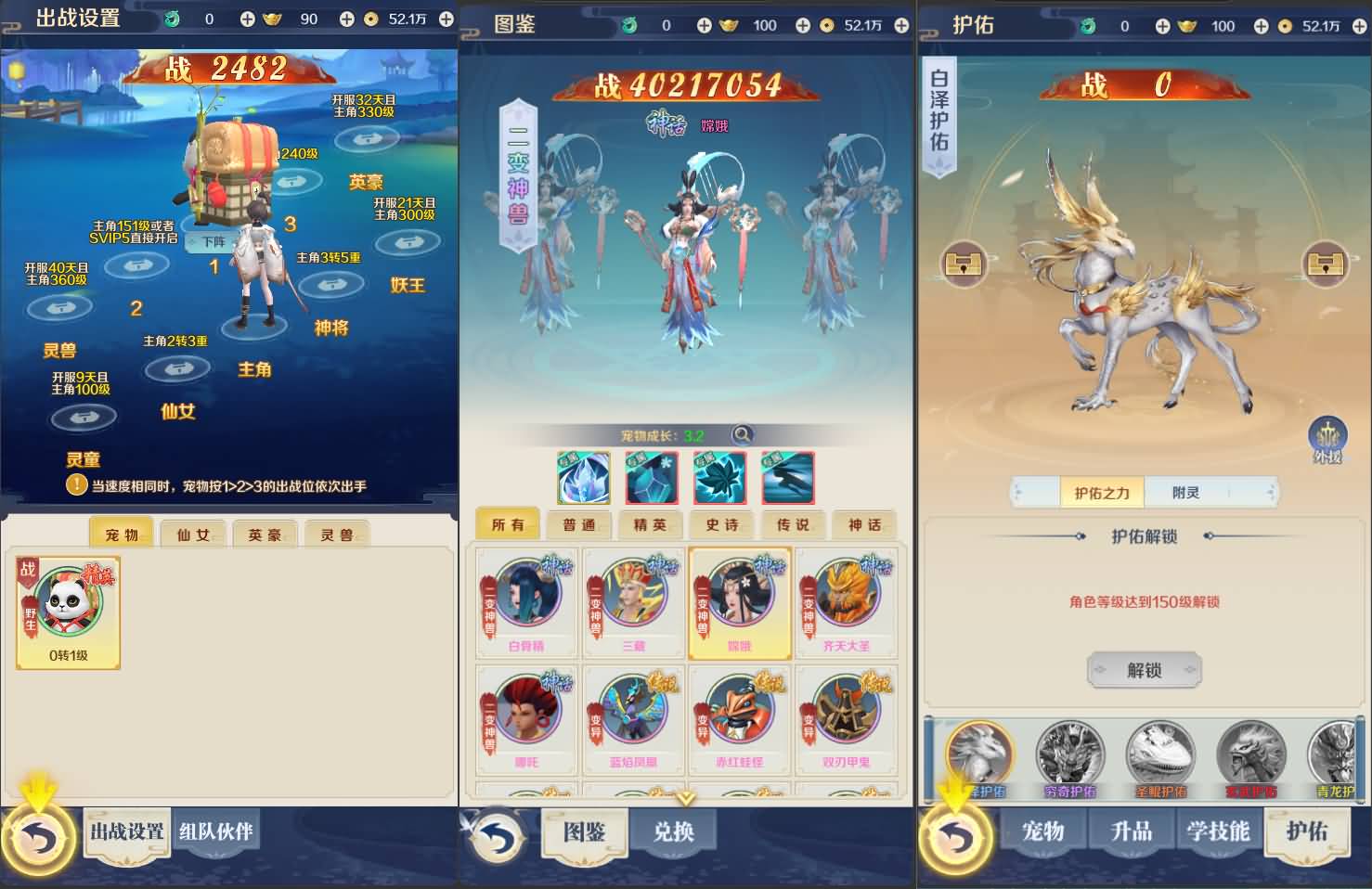Go back from the 出战设置 screen

click(39, 840)
